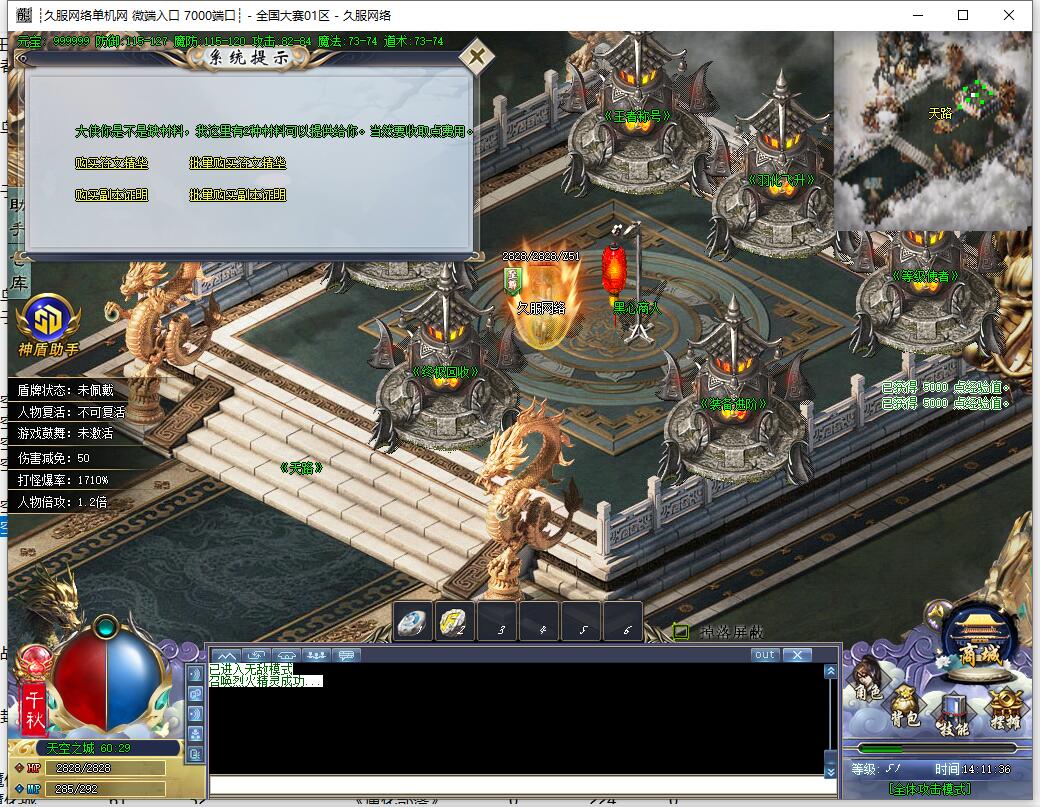Click the chat text input field
The height and width of the screenshot is (807, 1040).
pyautogui.click(x=520, y=787)
